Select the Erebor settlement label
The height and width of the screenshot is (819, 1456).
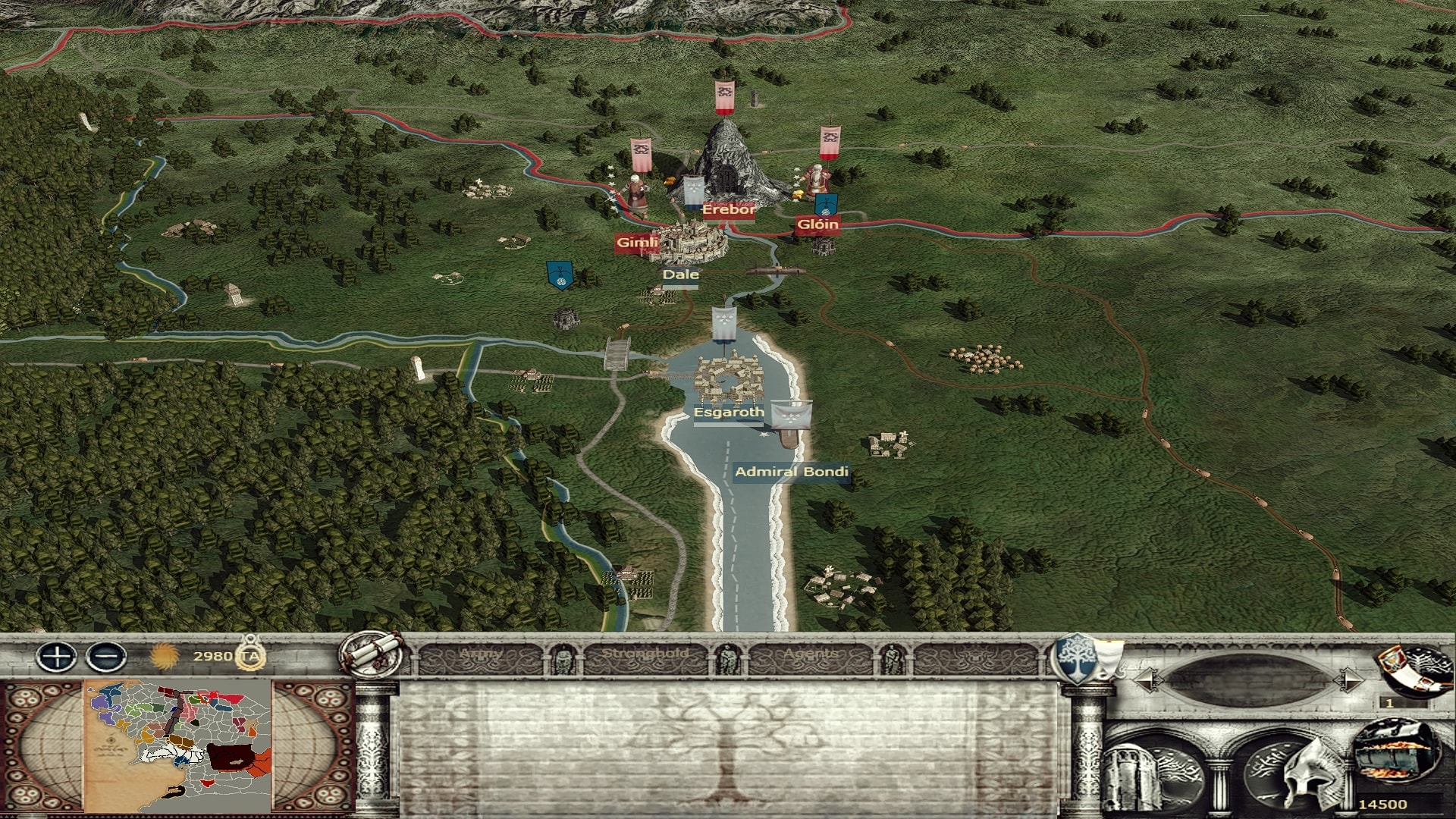[728, 210]
